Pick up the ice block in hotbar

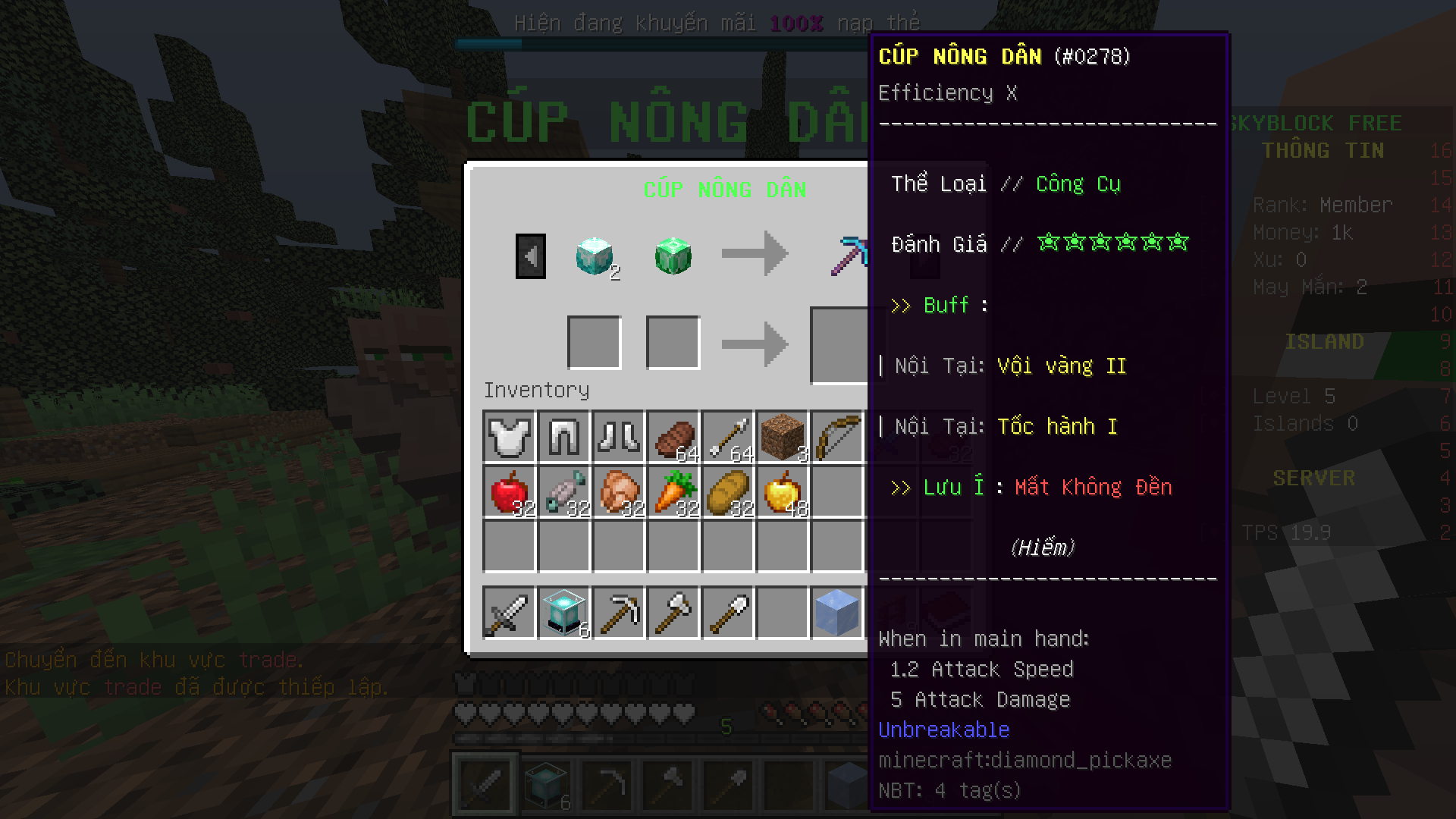[x=836, y=613]
